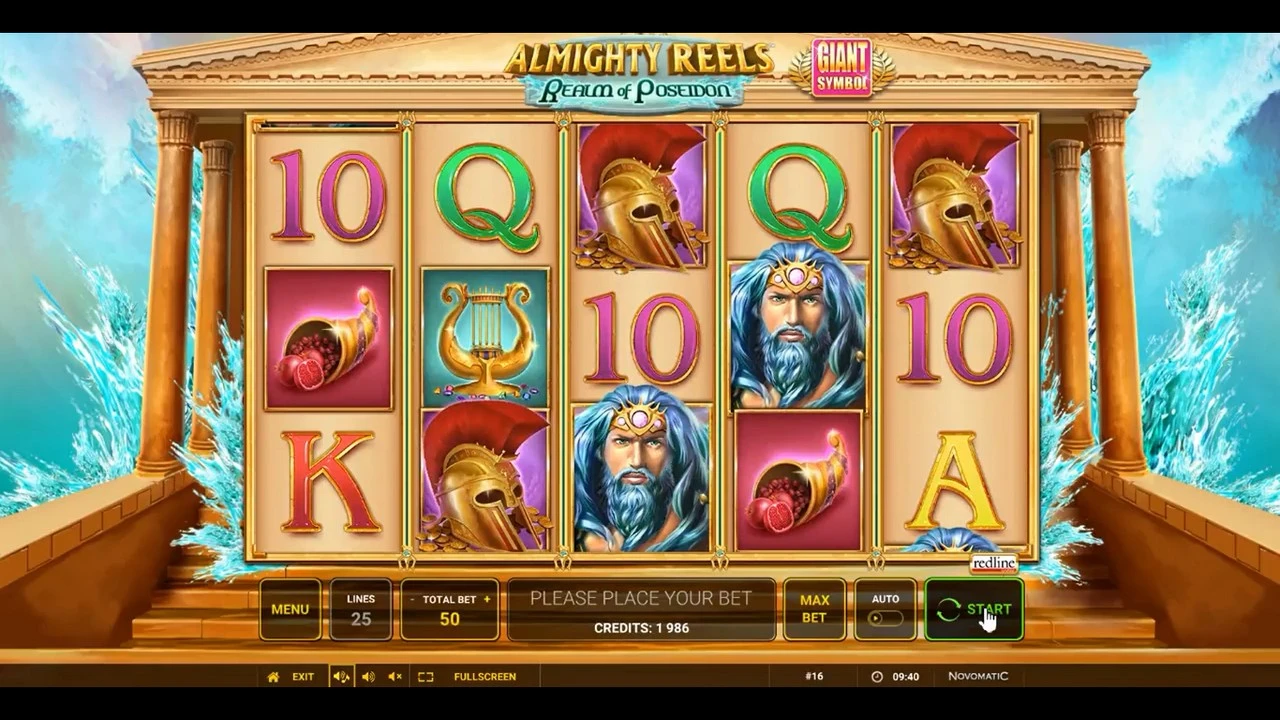Toggle the Auto spin switch
The image size is (1280, 720).
pyautogui.click(x=885, y=618)
